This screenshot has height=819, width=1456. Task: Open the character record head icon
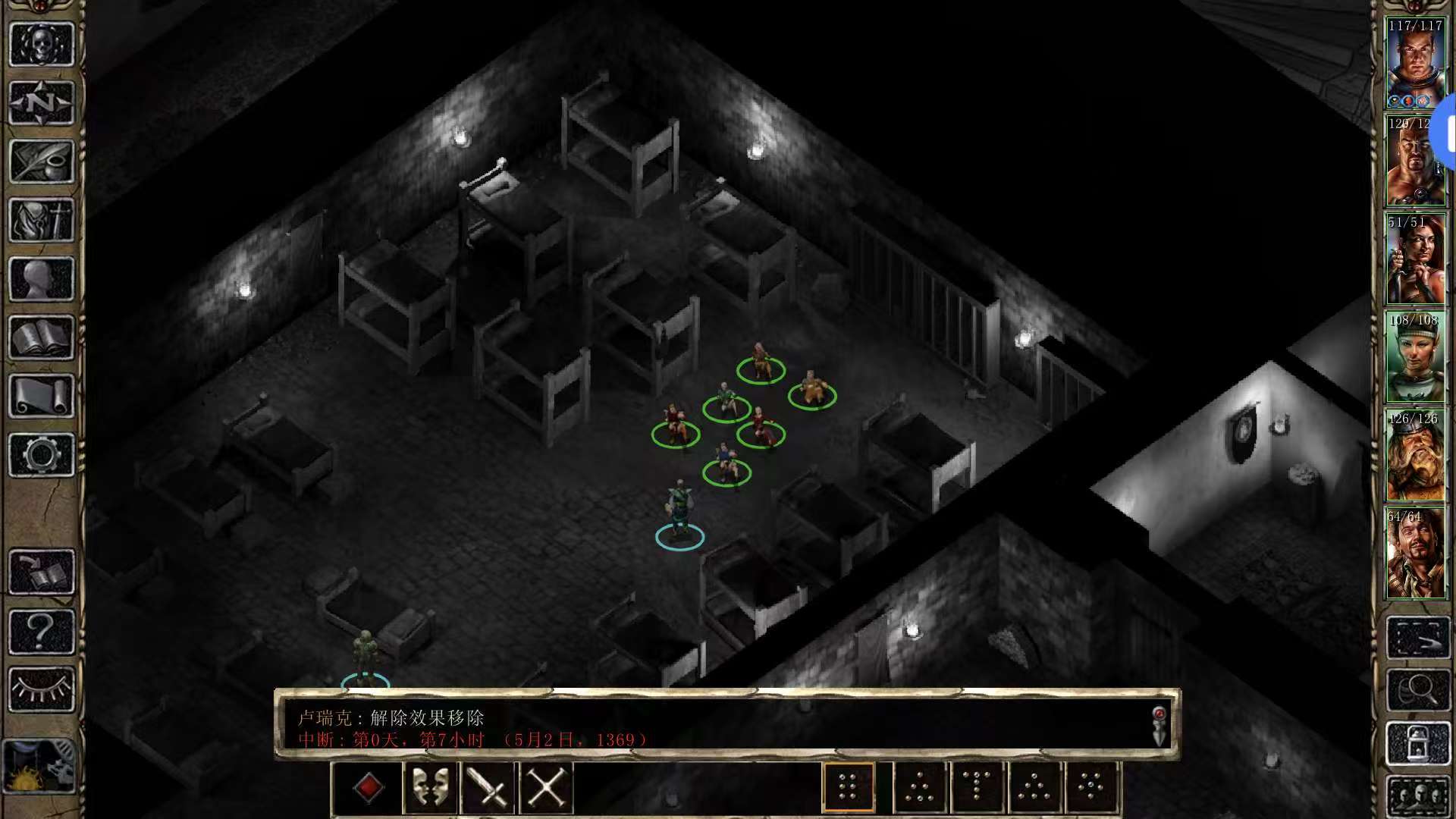point(42,279)
